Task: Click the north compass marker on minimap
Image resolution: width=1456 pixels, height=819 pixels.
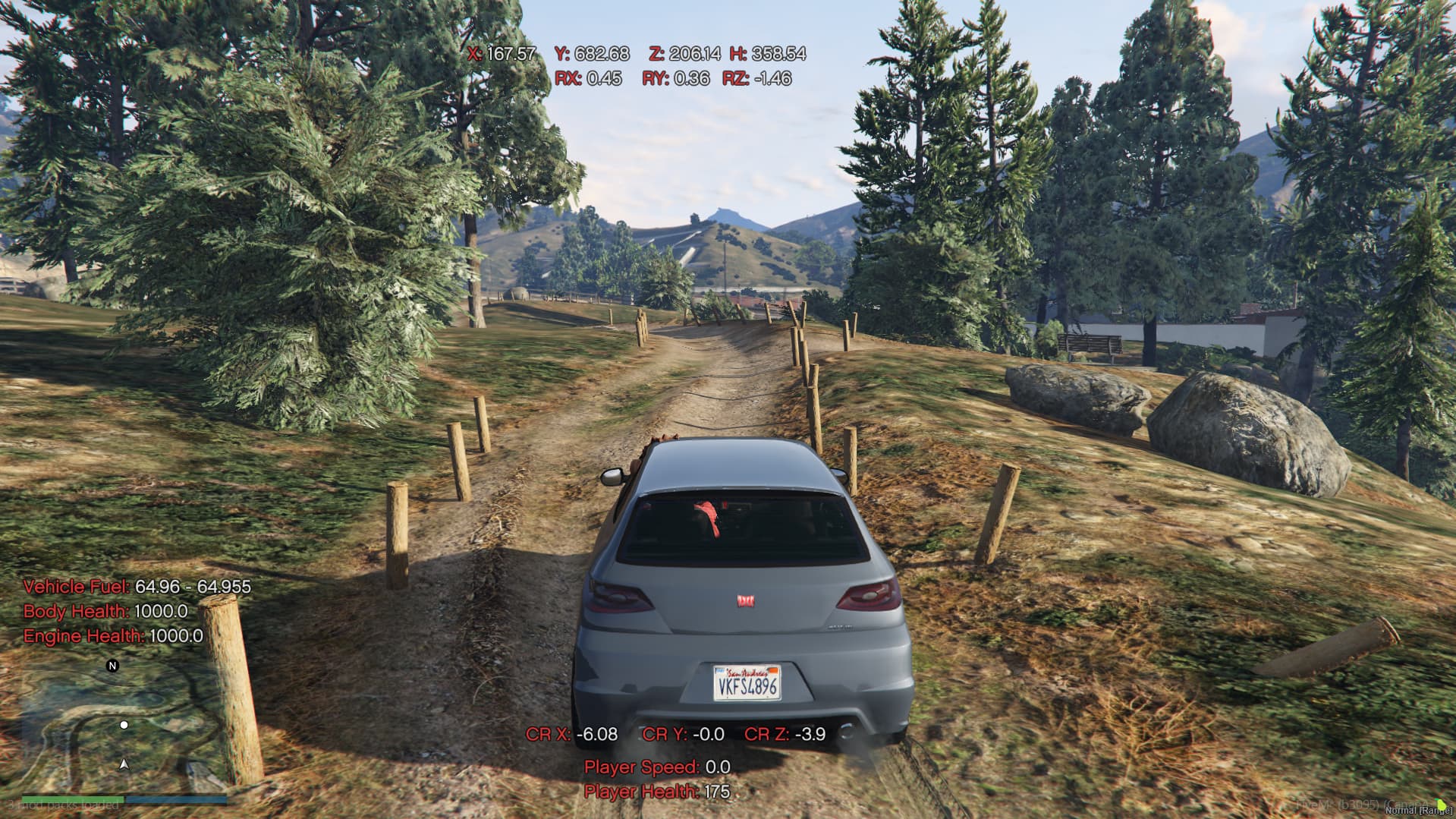Action: pyautogui.click(x=113, y=666)
